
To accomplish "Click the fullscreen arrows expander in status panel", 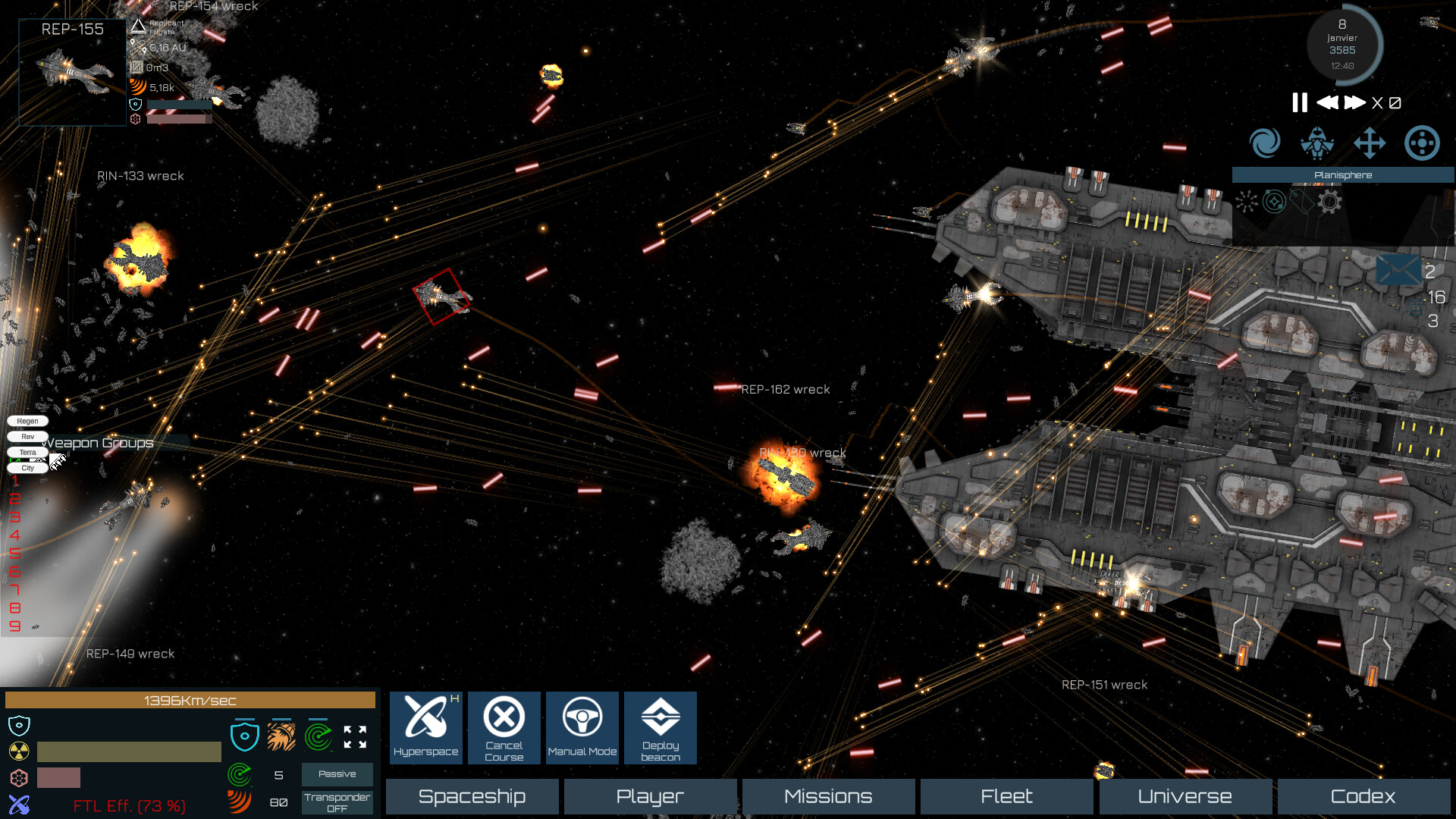I will [355, 737].
